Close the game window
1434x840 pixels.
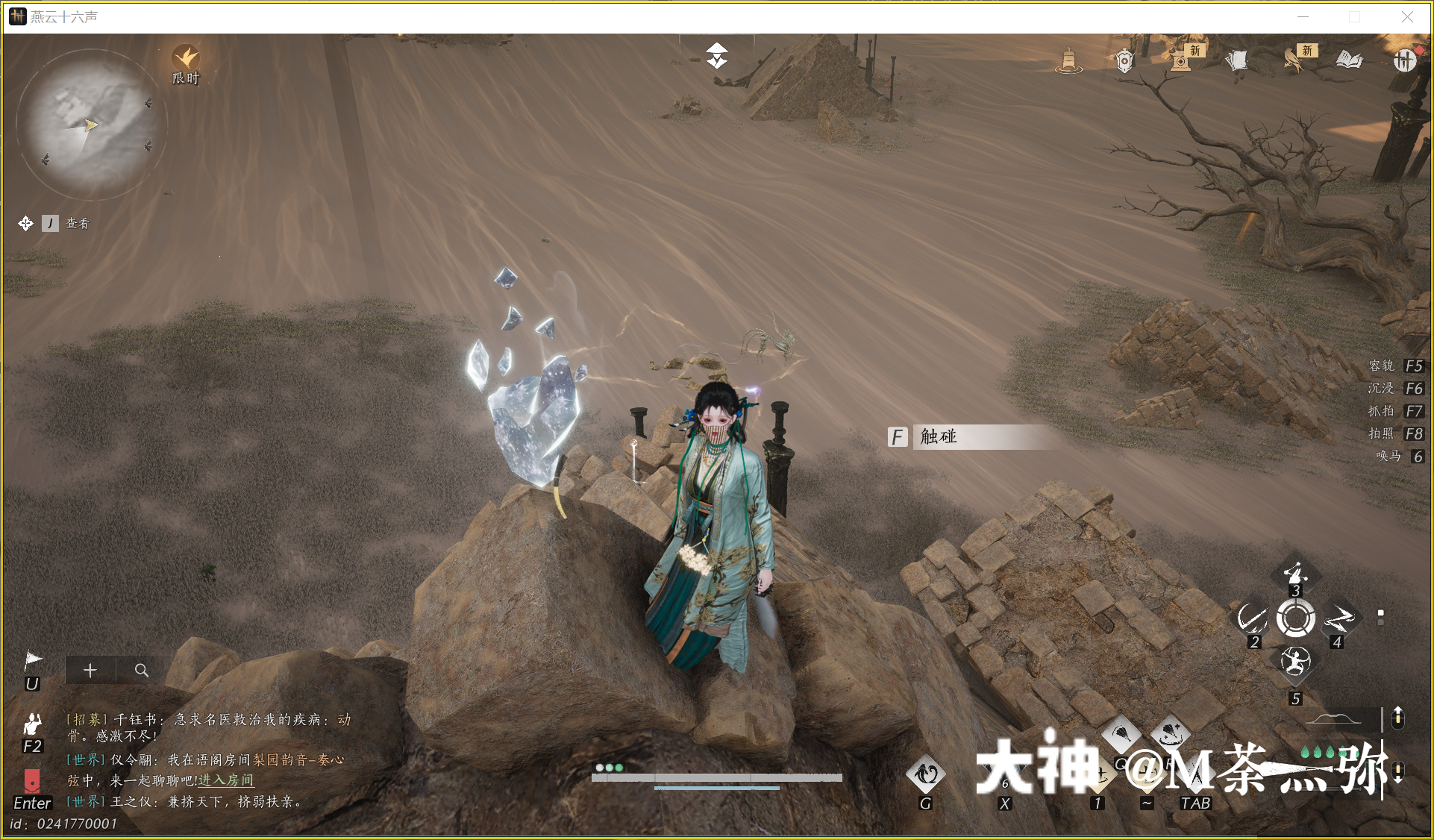[x=1407, y=16]
